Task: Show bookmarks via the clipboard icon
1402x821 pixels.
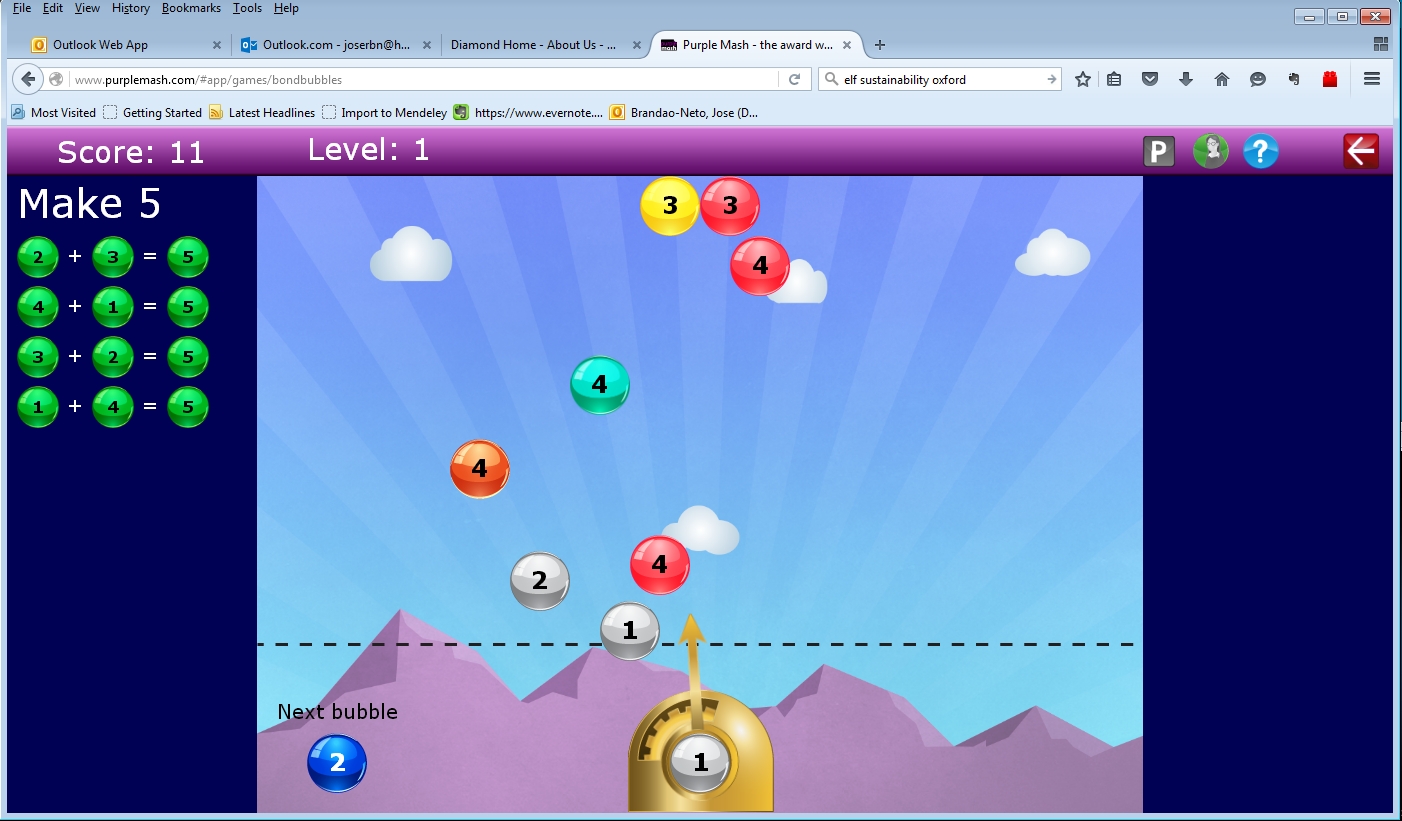Action: (1114, 79)
